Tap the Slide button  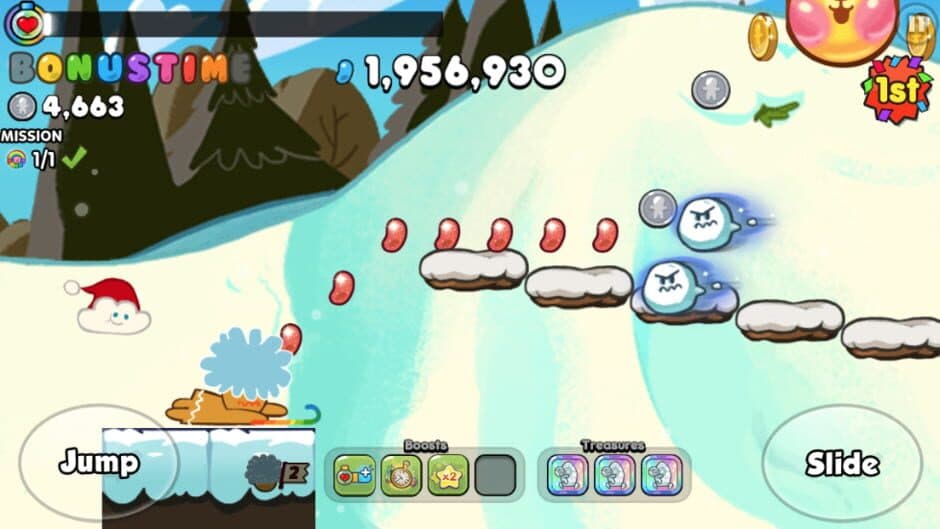click(x=842, y=464)
